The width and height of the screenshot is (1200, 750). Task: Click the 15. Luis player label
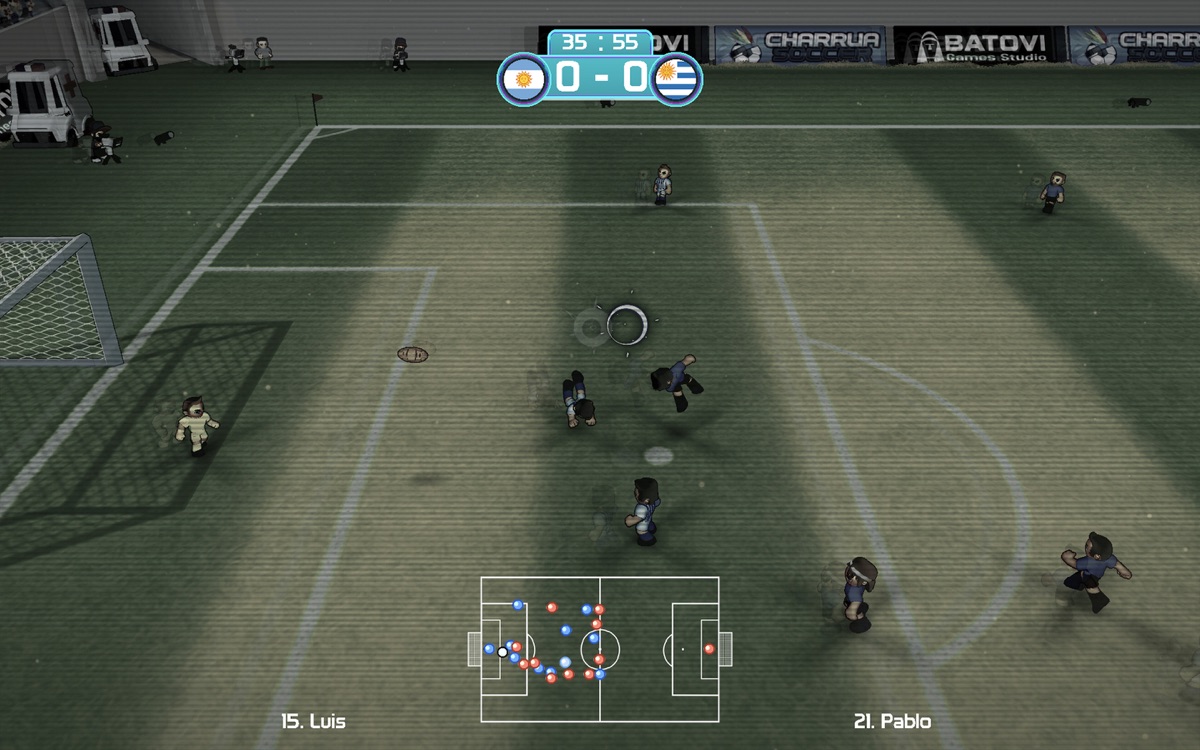[x=314, y=721]
